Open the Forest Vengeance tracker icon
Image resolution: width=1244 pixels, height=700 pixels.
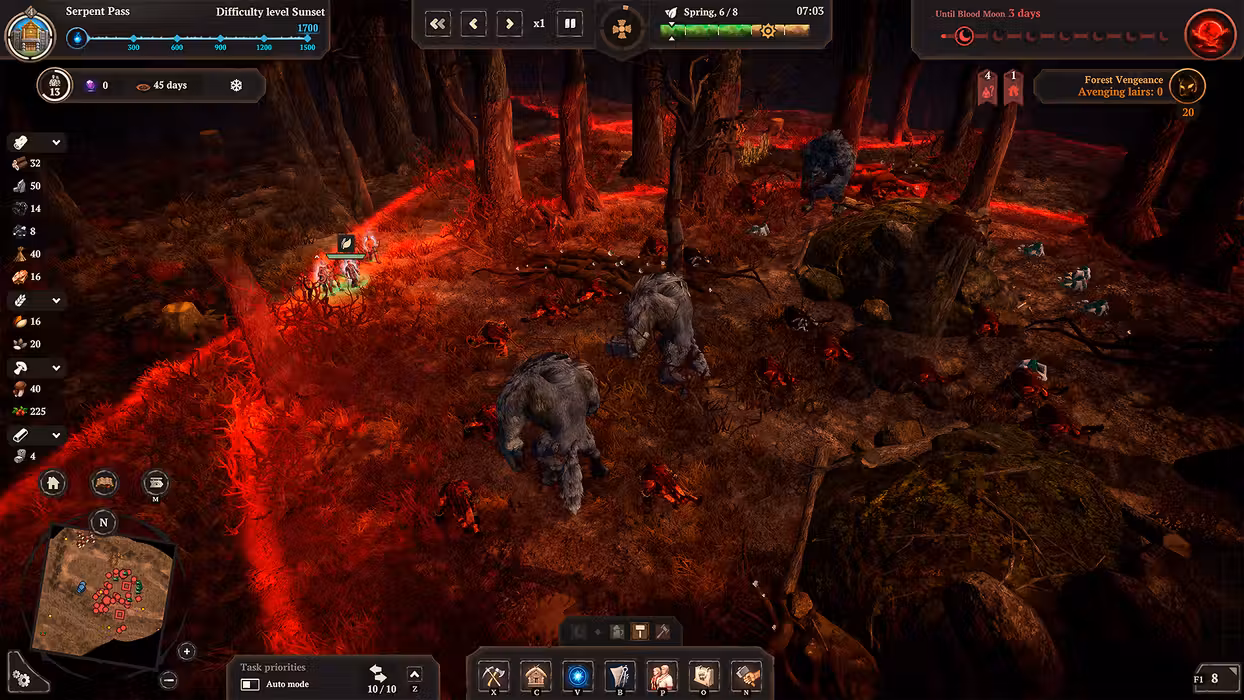(x=1188, y=87)
